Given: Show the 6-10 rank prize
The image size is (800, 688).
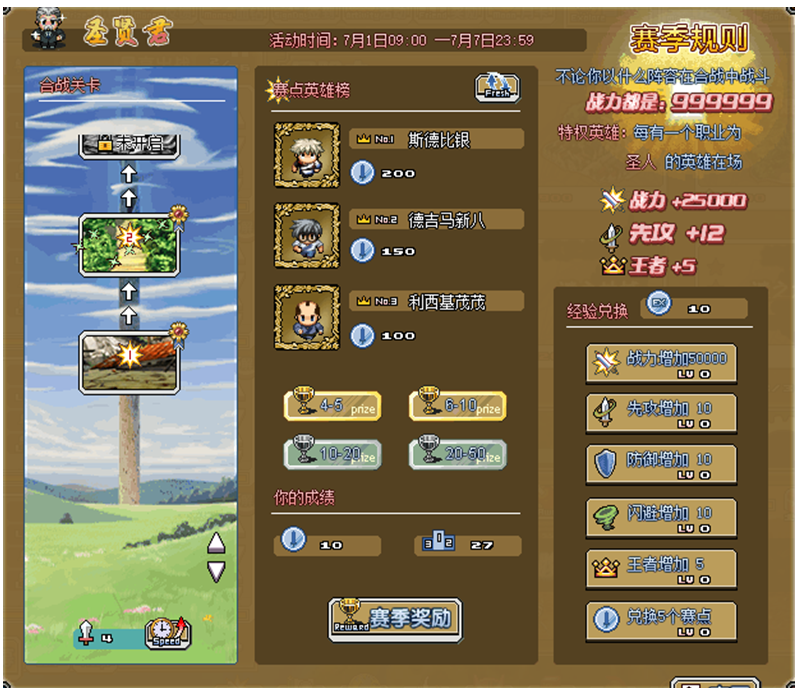Looking at the screenshot, I should (457, 405).
